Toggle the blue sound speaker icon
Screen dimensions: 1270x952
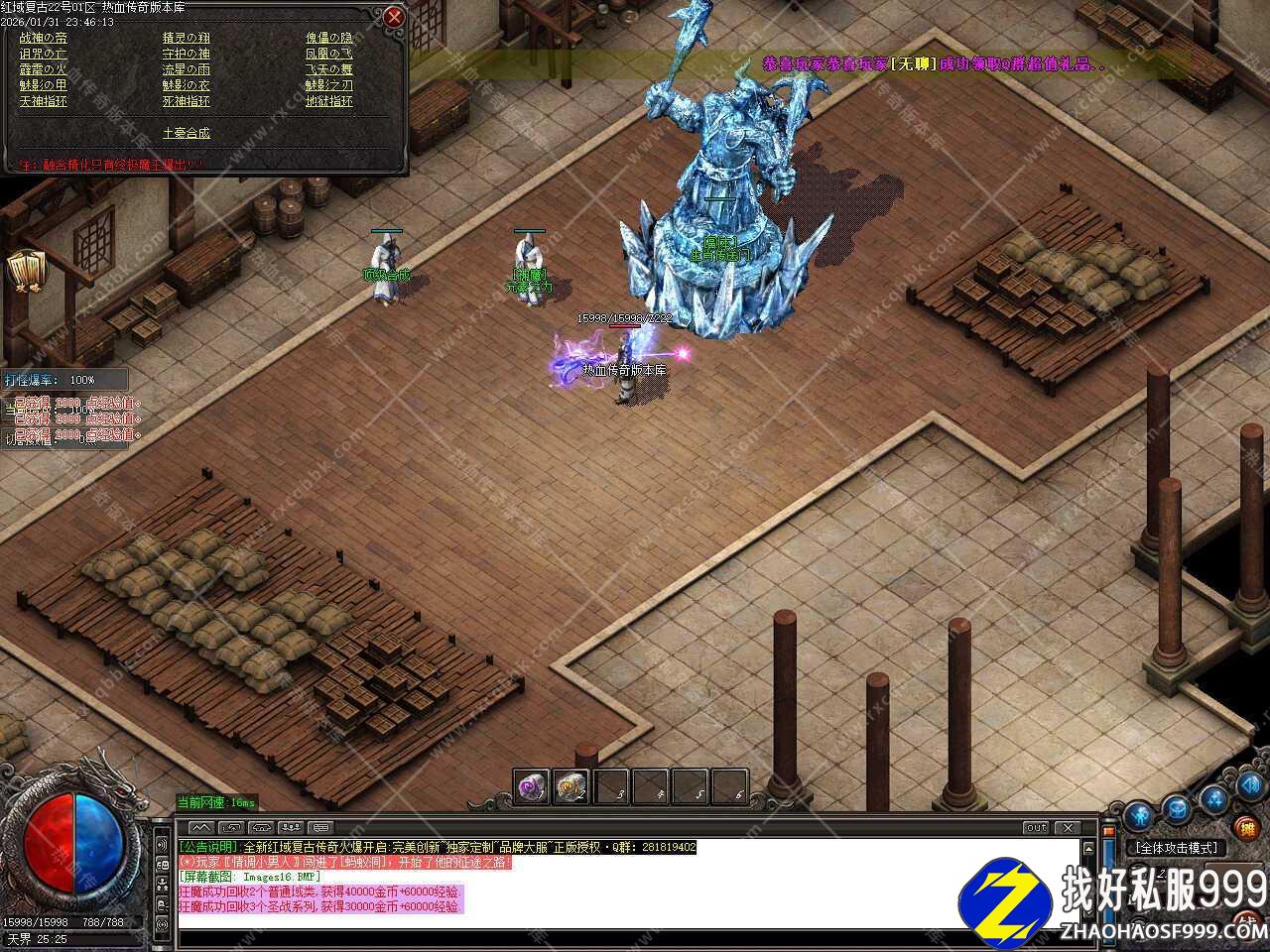pyautogui.click(x=1252, y=784)
